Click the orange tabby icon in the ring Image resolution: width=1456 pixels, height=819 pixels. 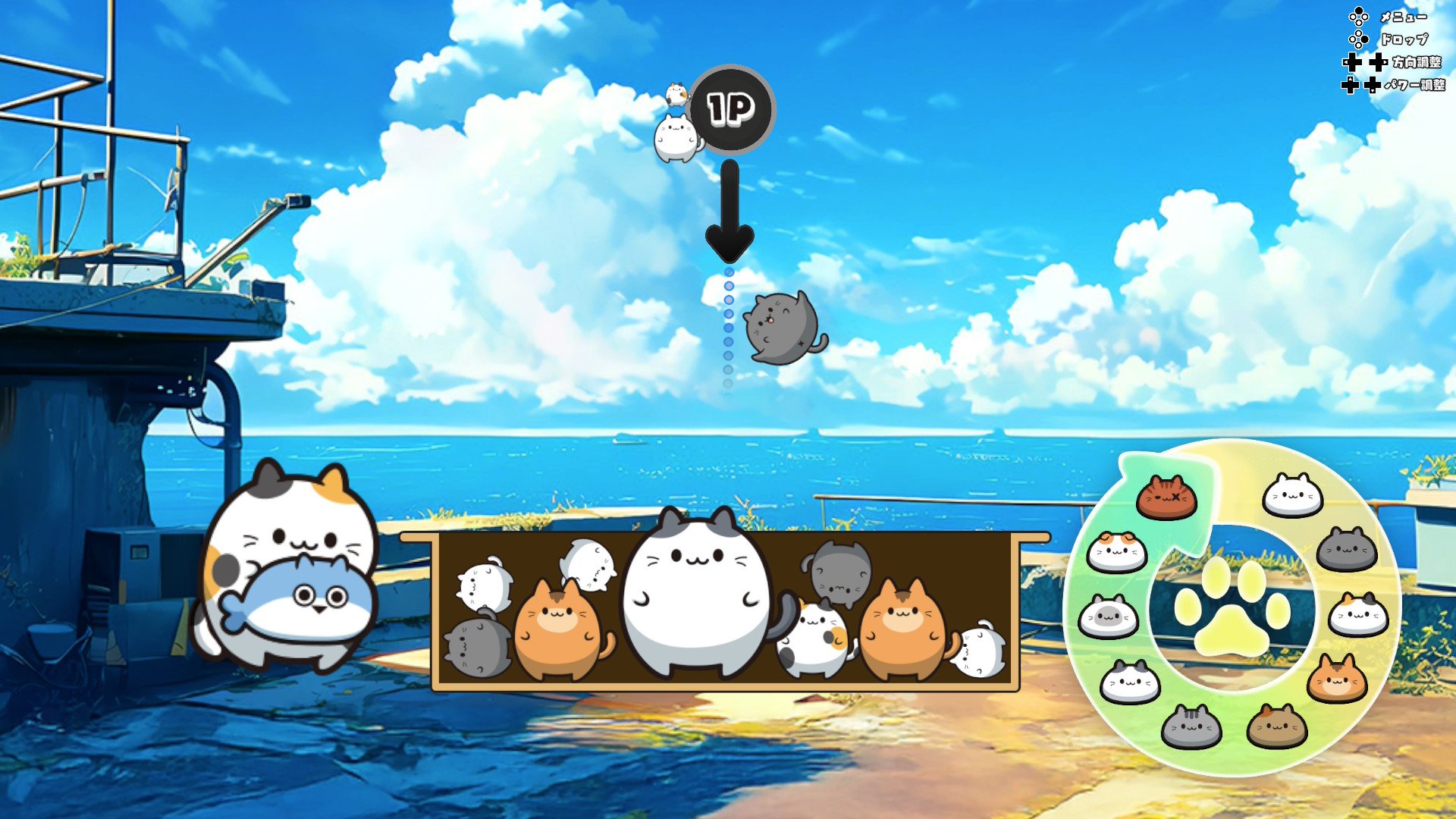[1336, 679]
